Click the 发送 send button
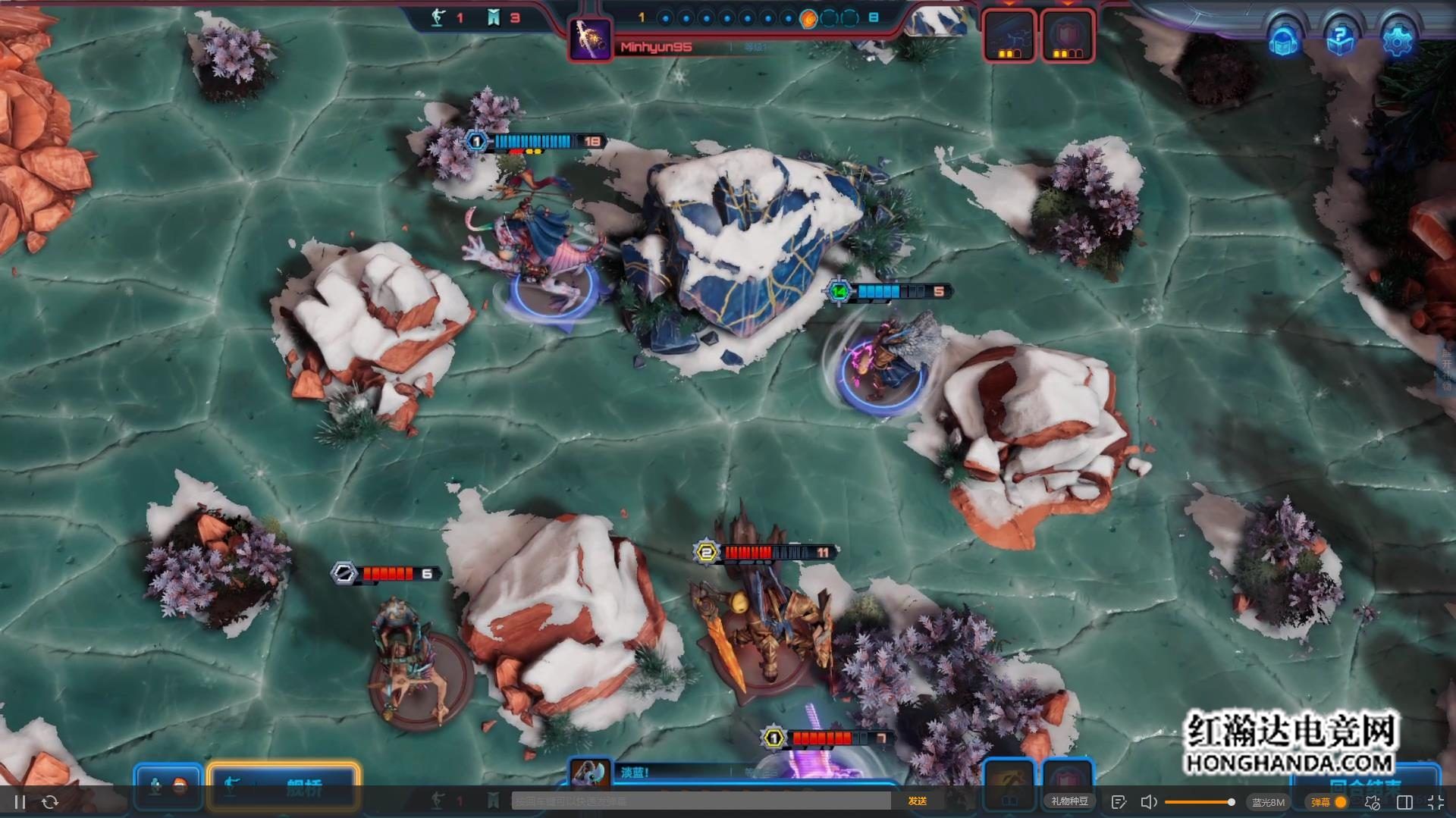 (x=918, y=801)
